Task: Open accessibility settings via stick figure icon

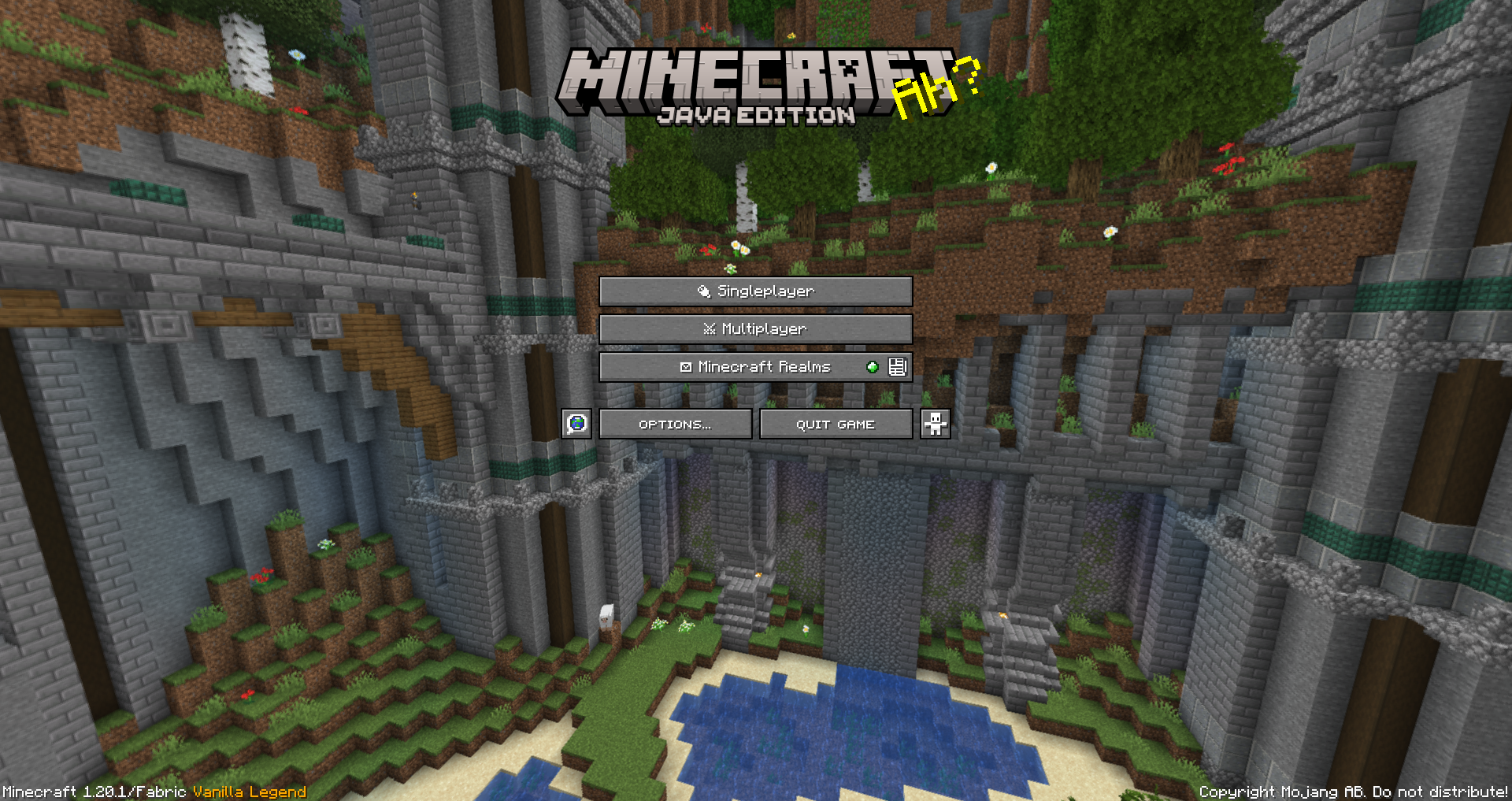Action: pos(936,424)
